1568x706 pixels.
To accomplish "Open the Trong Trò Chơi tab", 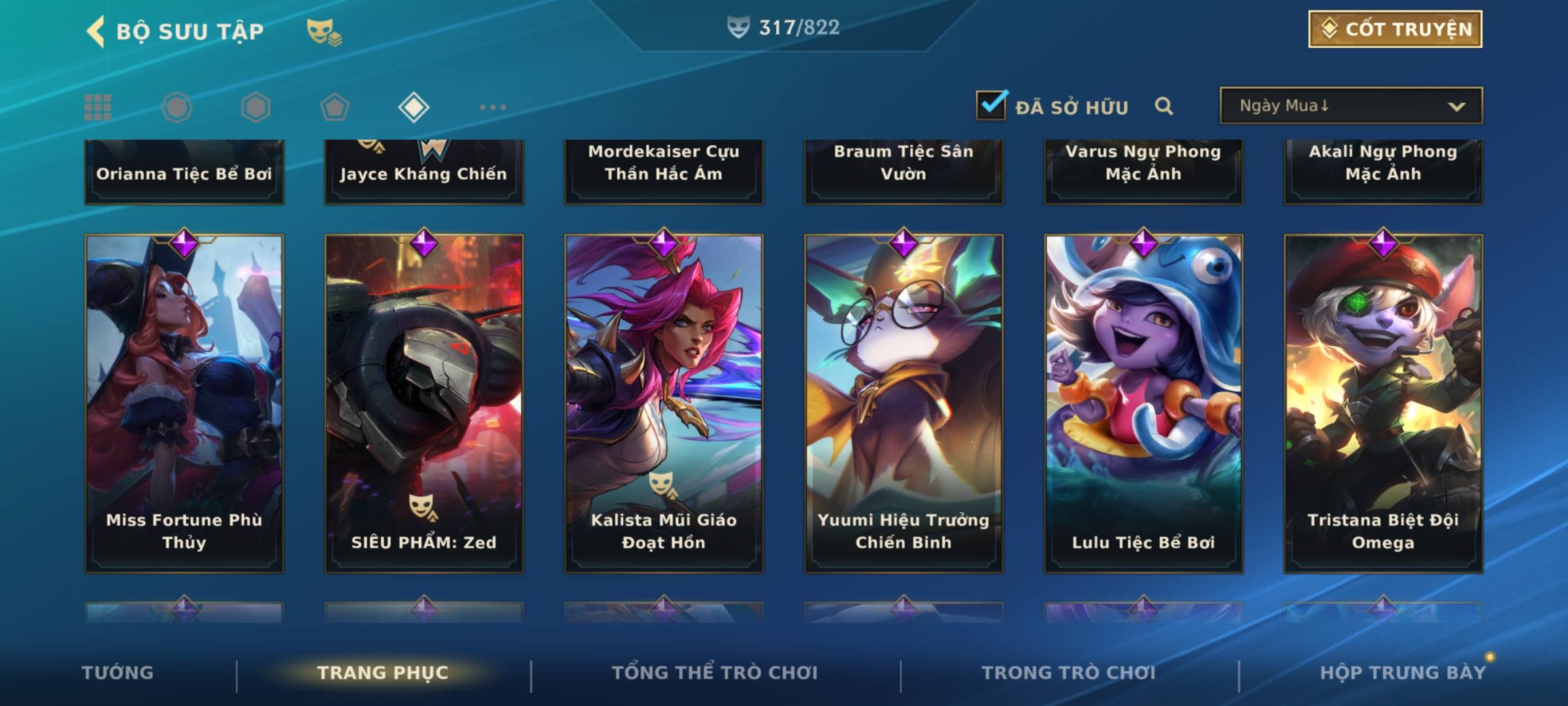I will coord(1069,673).
